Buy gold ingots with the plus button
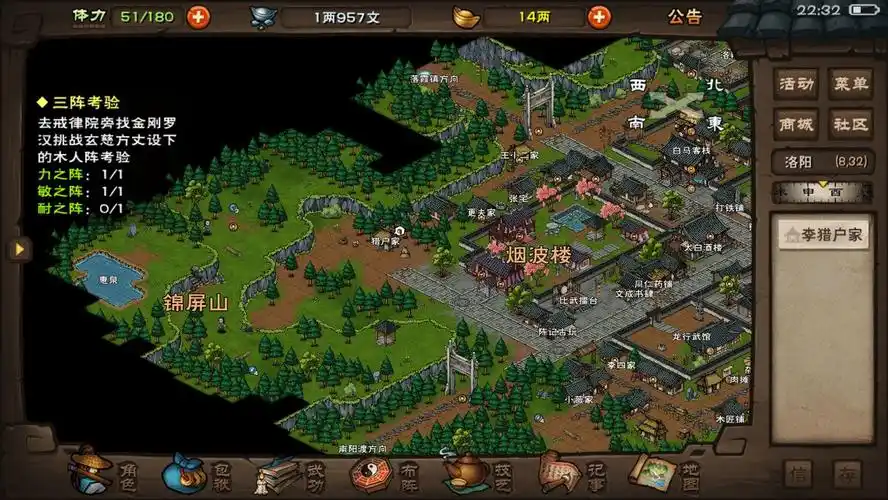Image resolution: width=888 pixels, height=500 pixels. pyautogui.click(x=599, y=16)
